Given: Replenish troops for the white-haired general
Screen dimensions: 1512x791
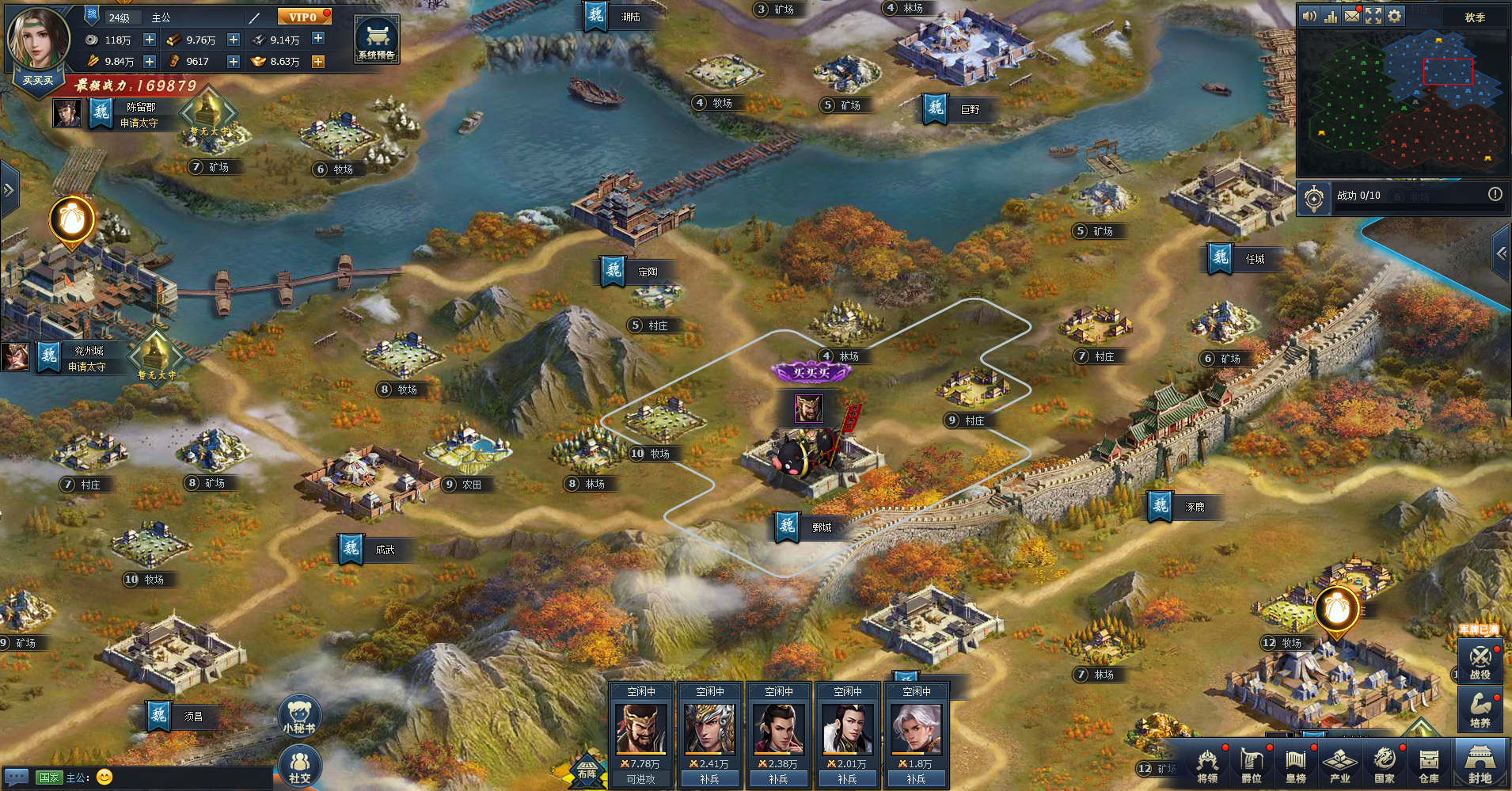Looking at the screenshot, I should 916,779.
